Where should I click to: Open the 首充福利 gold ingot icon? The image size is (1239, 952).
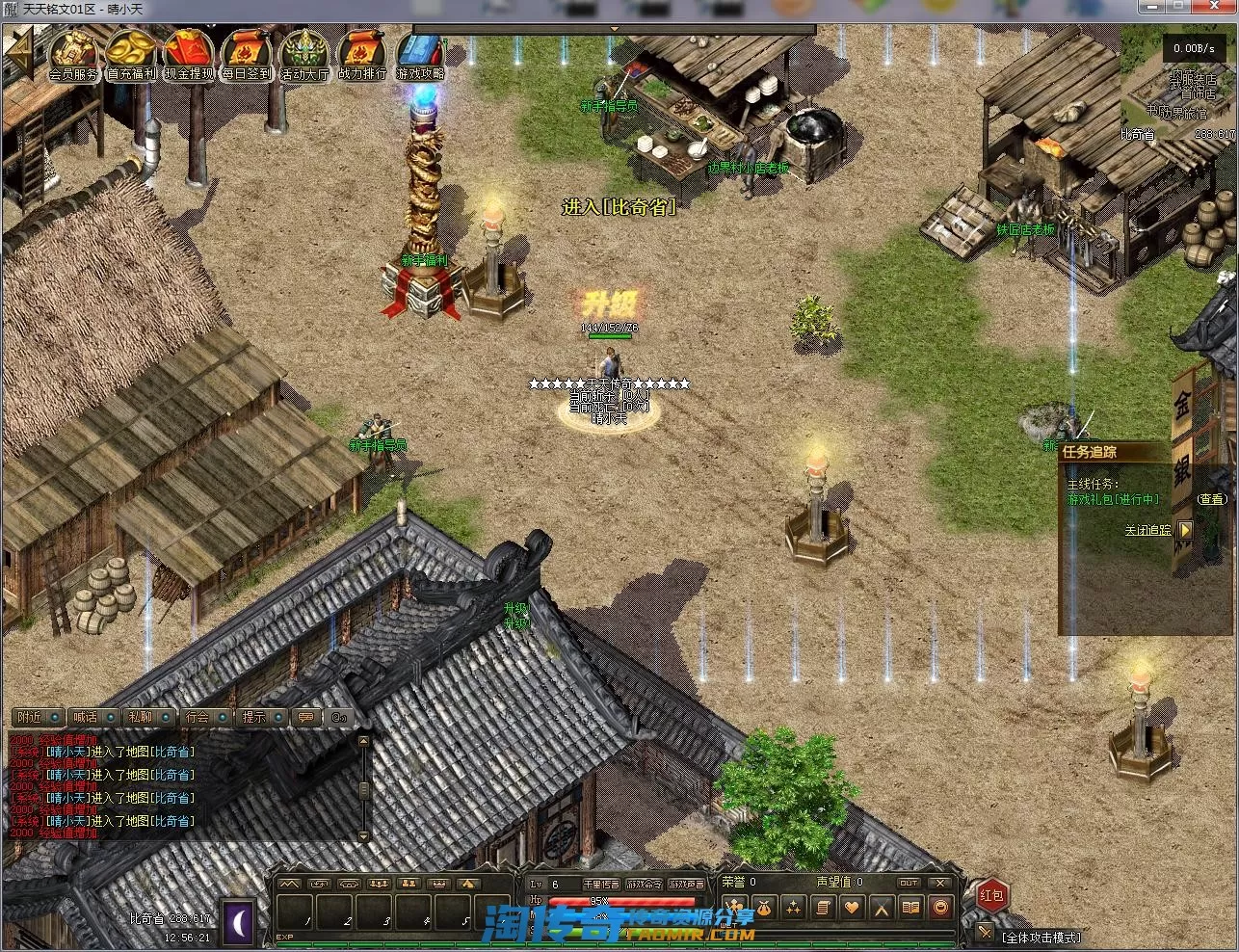pos(131,55)
